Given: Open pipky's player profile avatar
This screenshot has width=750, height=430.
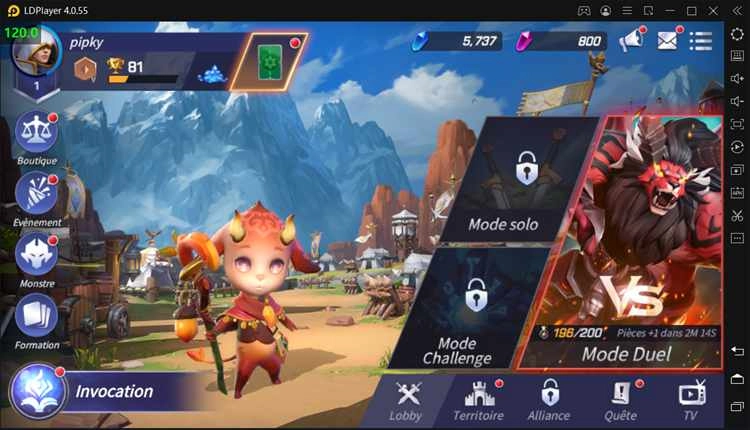Looking at the screenshot, I should click(37, 55).
